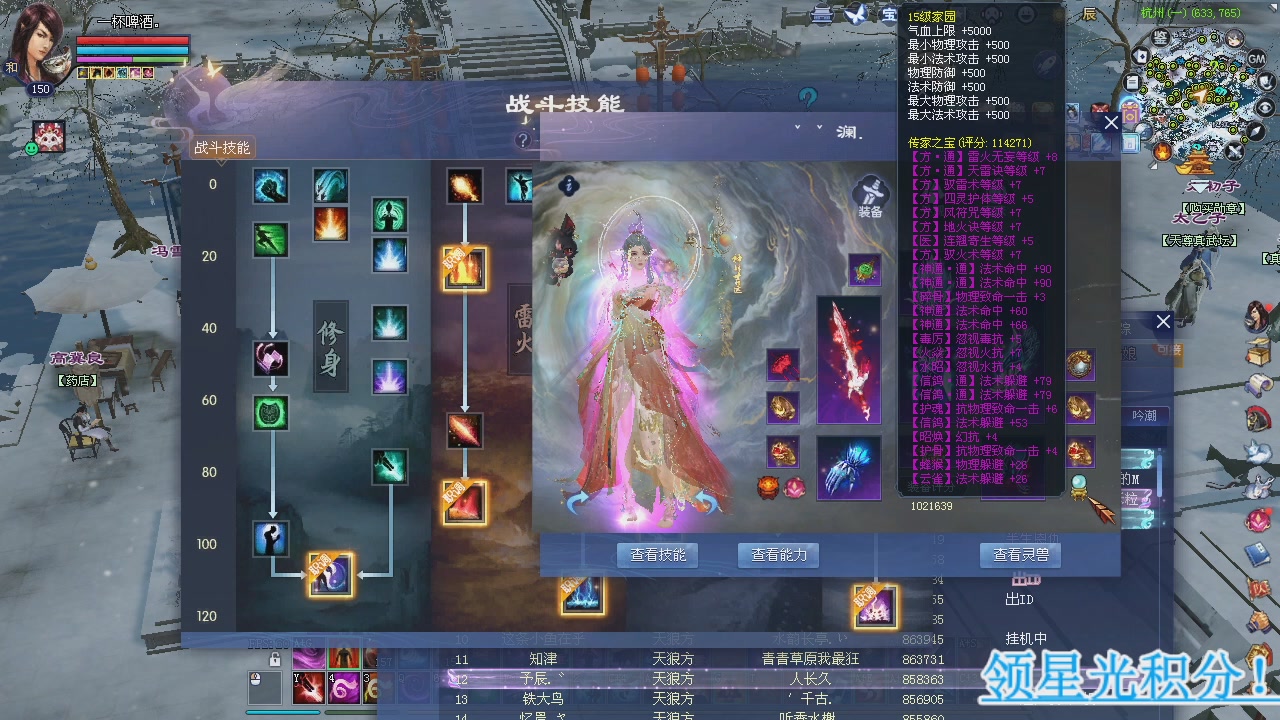Click the info (i) icon on the character preview
The width and height of the screenshot is (1280, 720).
click(569, 188)
